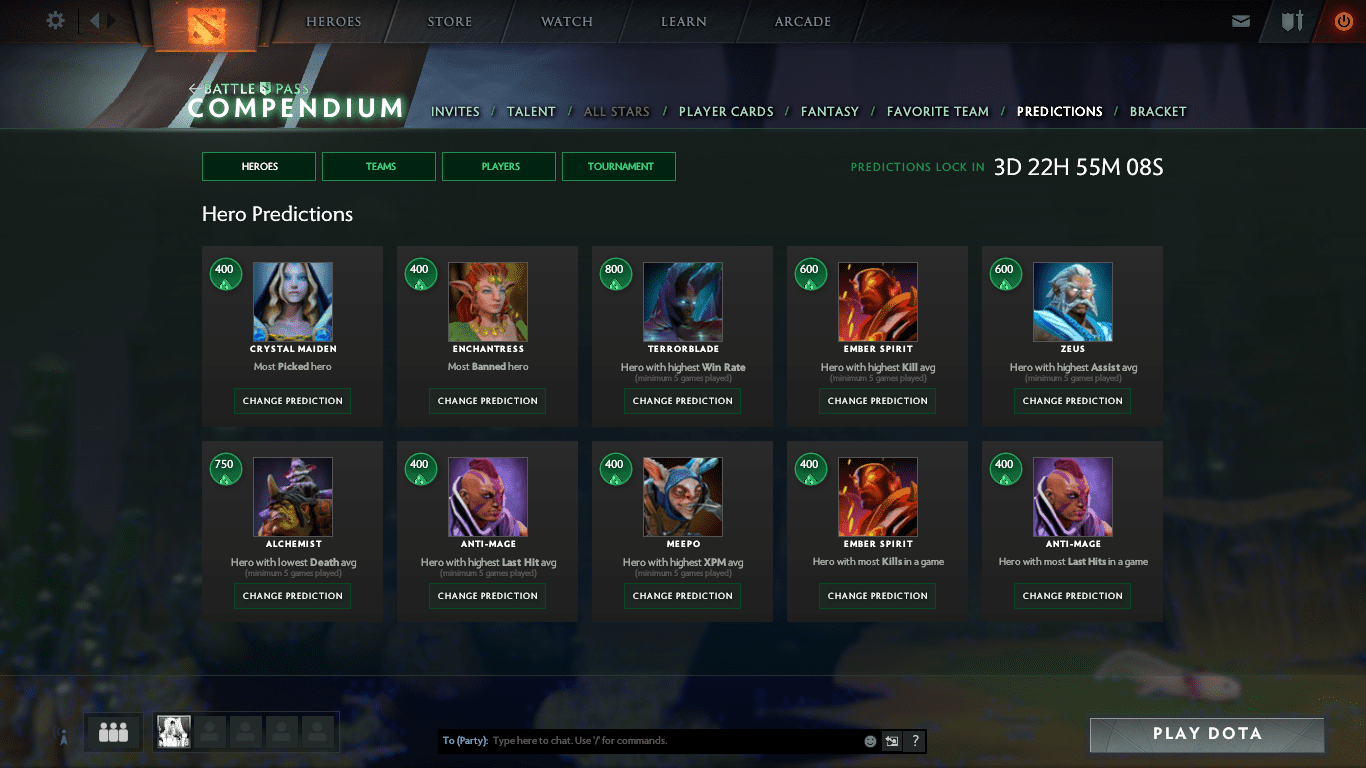
Task: View the Tournament predictions category
Action: (x=619, y=166)
